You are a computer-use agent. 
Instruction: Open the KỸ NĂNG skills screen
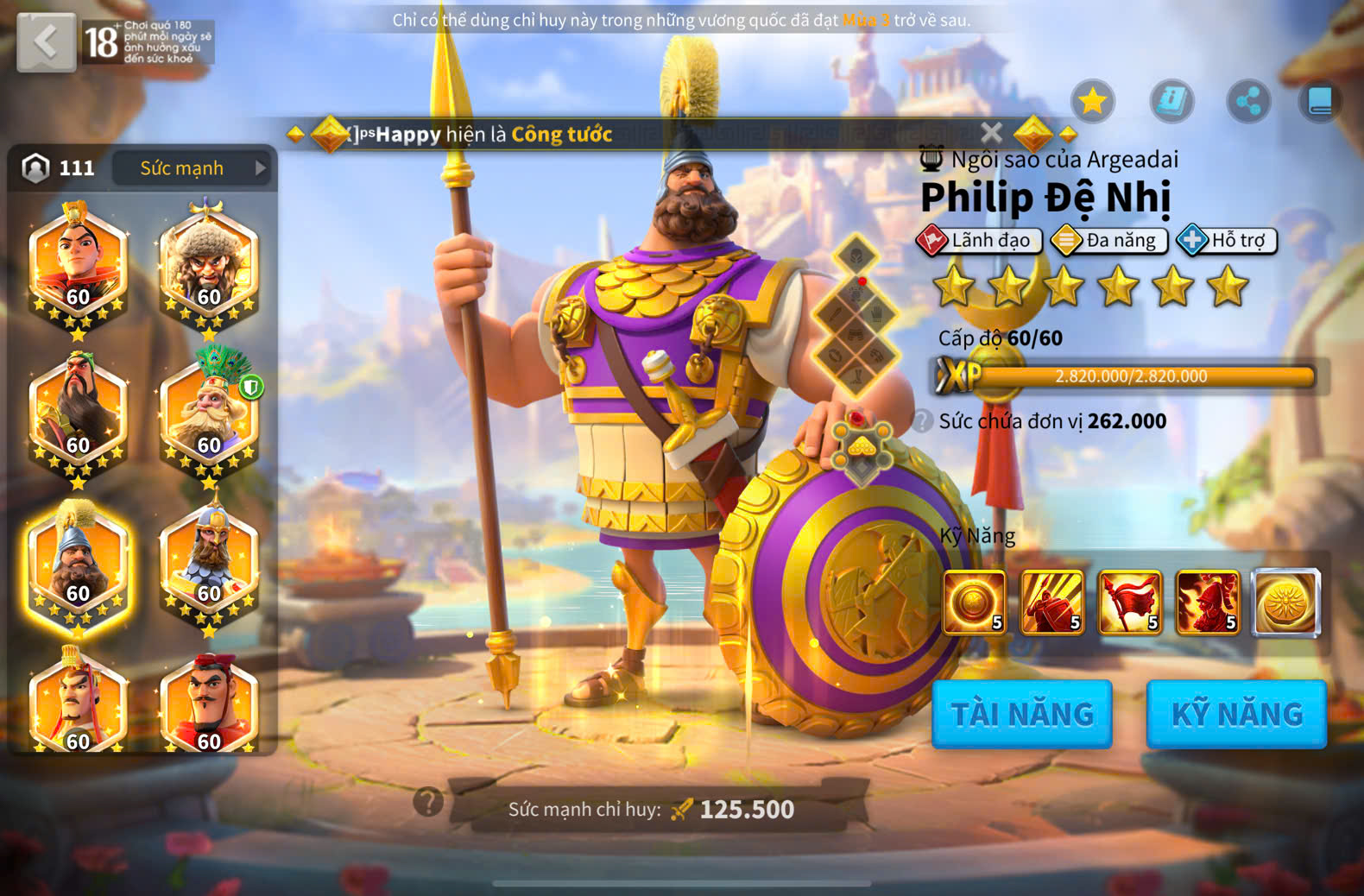[x=1236, y=714]
